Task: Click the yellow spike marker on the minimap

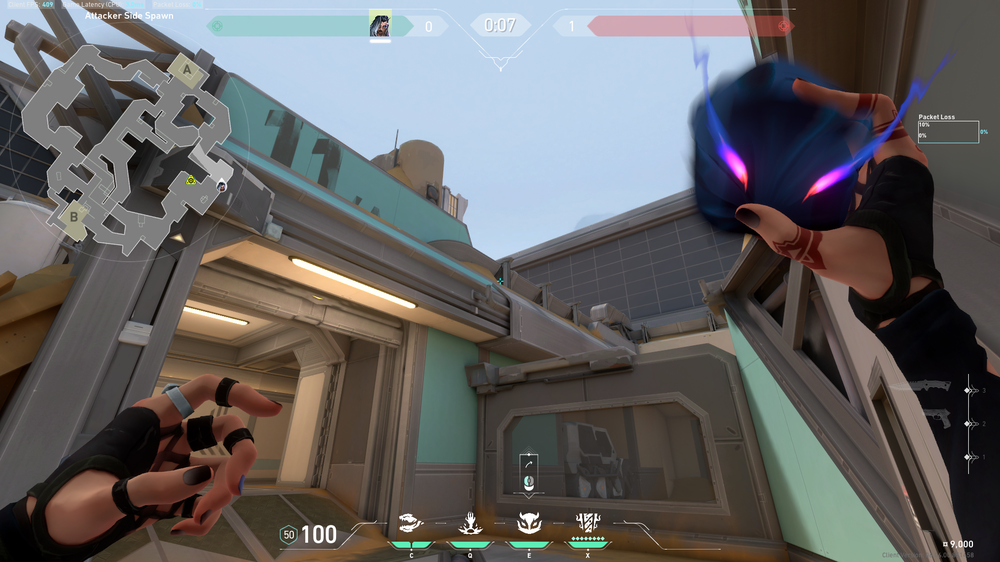Action: click(x=190, y=180)
